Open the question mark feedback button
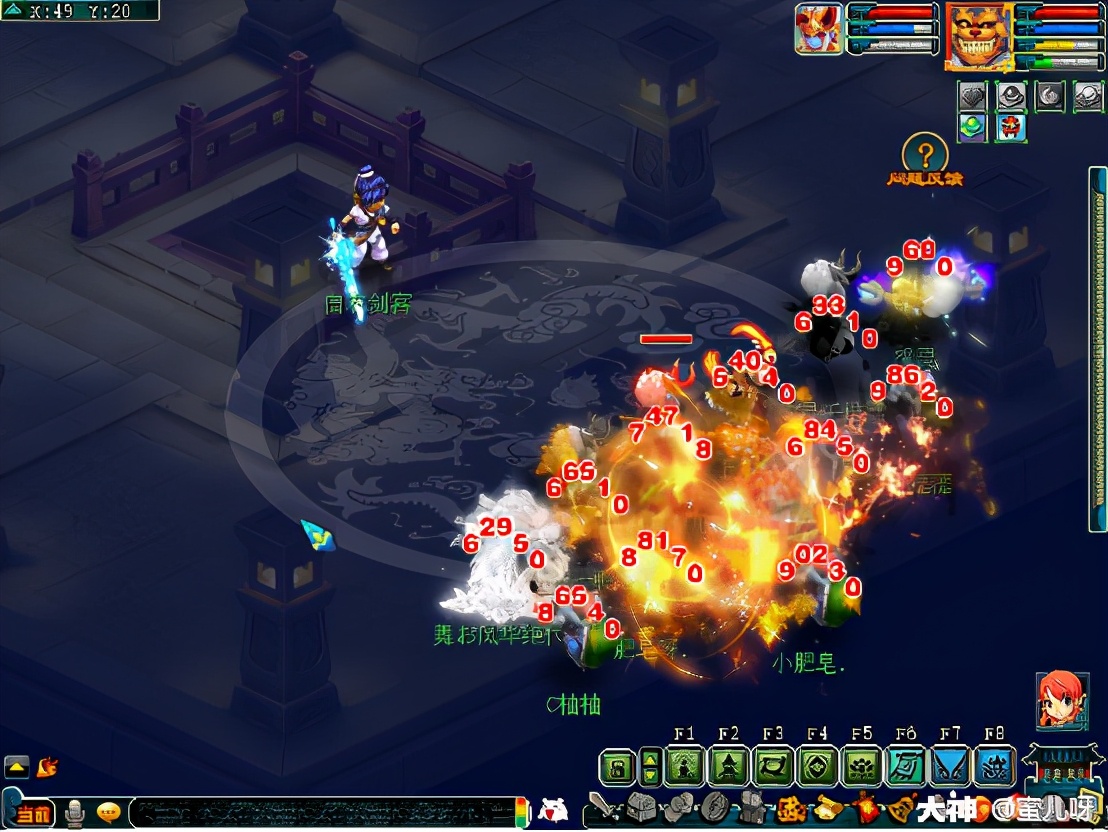1108x832 pixels. click(925, 155)
